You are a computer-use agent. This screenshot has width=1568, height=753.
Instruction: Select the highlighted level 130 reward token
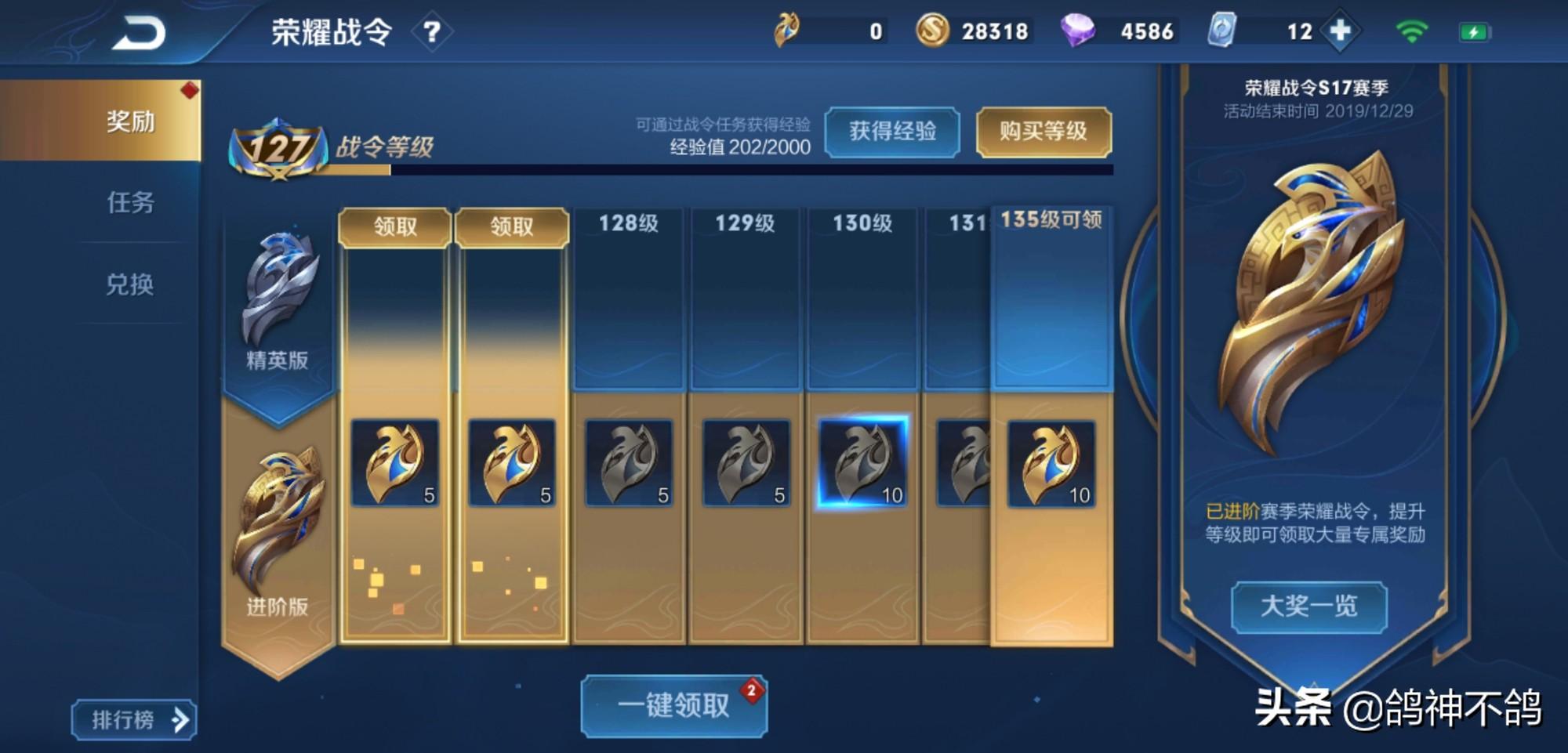point(863,462)
